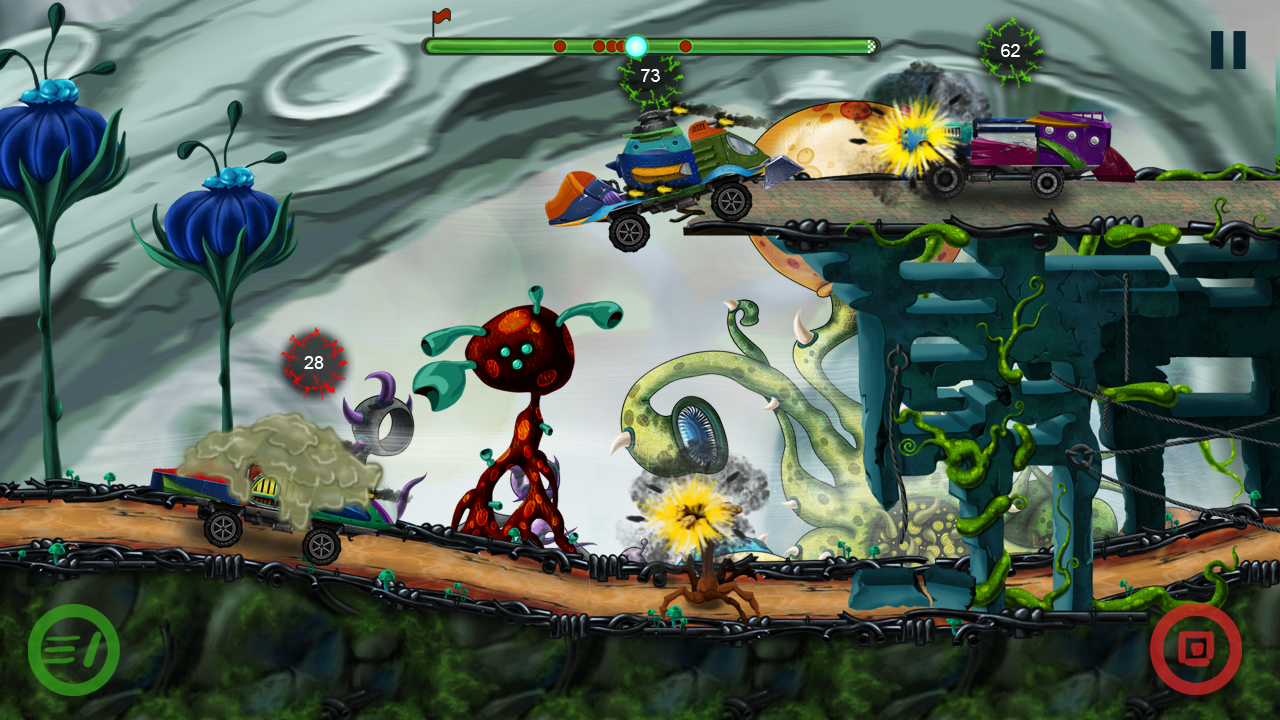1280x720 pixels.
Task: Click the glowing cyan player marker on the progress bar
Action: click(x=637, y=45)
